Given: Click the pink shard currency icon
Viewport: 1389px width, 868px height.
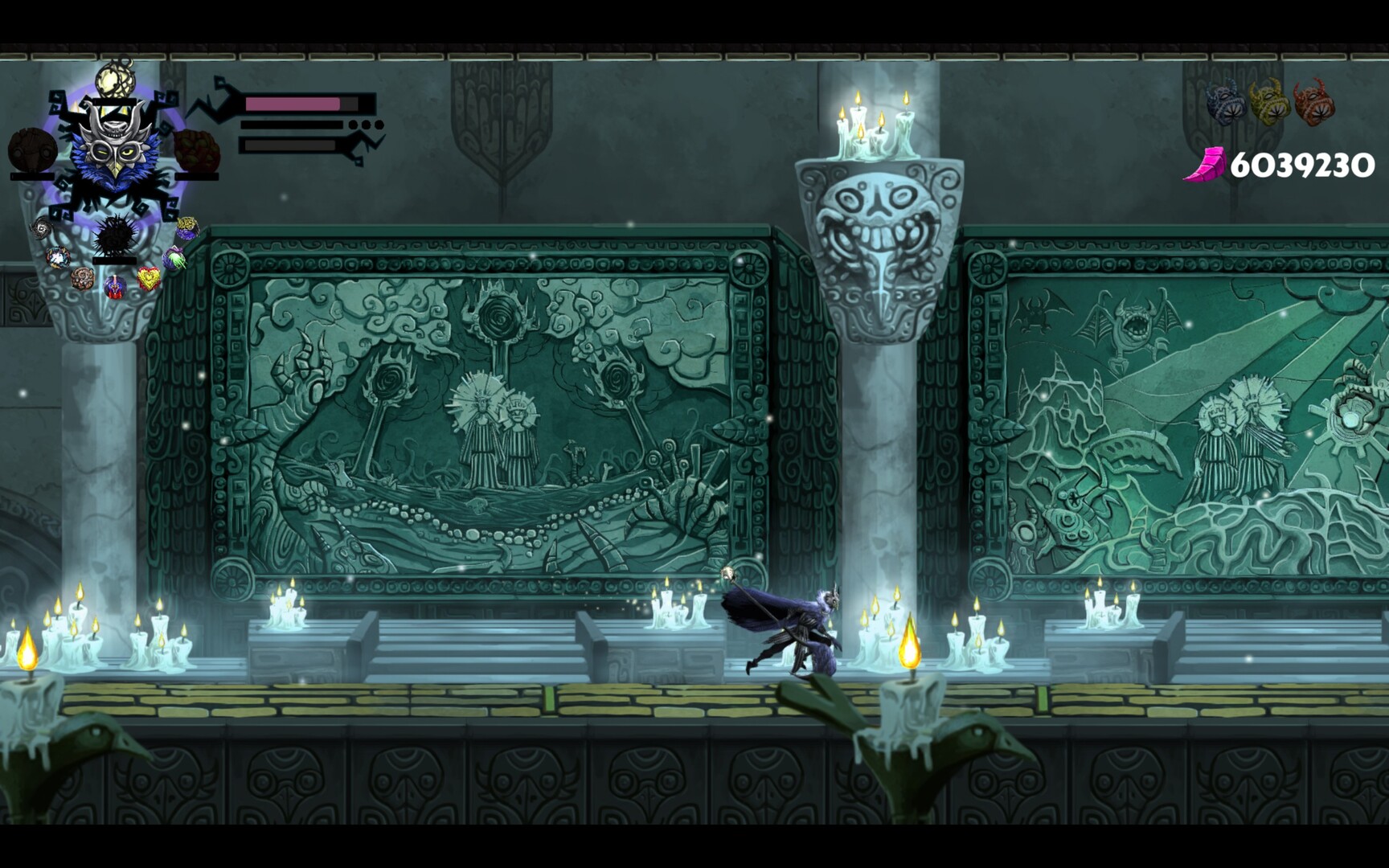Looking at the screenshot, I should coord(1204,165).
